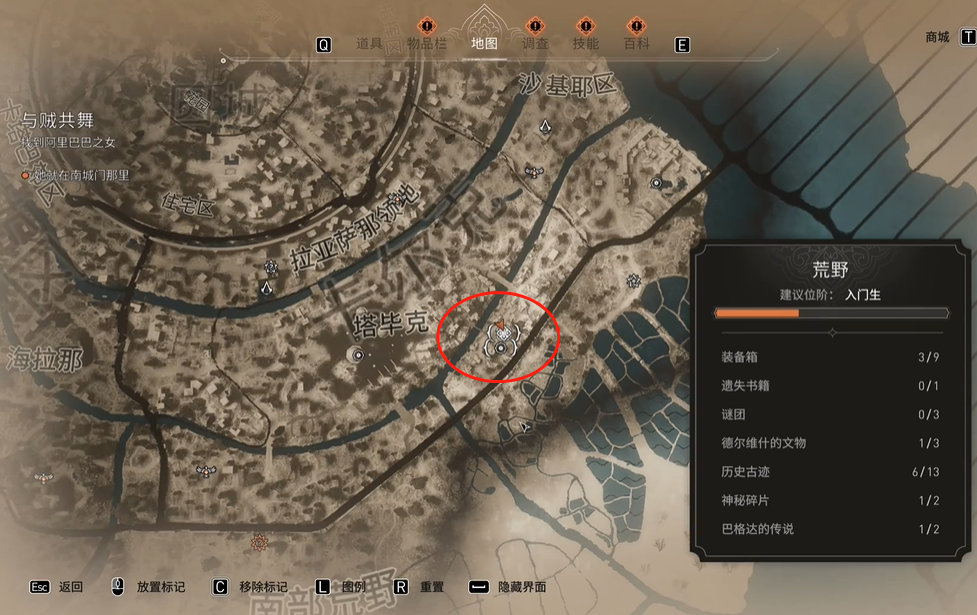Select the orange gear marker at map bottom
Screen dimensions: 977x615
click(x=261, y=542)
